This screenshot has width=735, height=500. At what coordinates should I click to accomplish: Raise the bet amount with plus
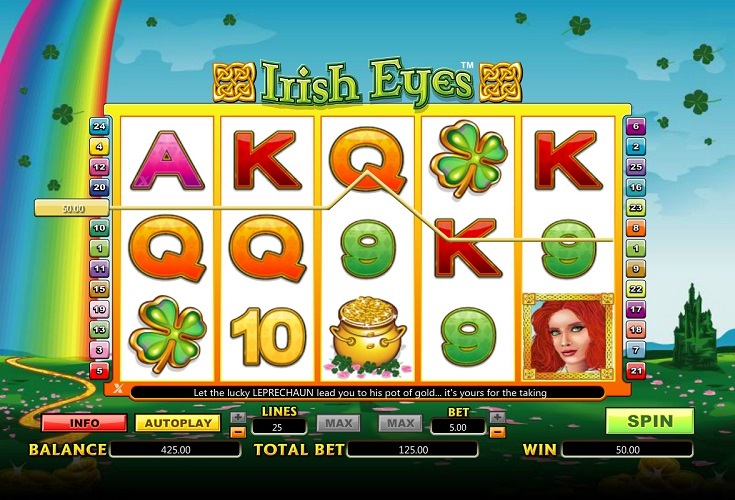(497, 417)
